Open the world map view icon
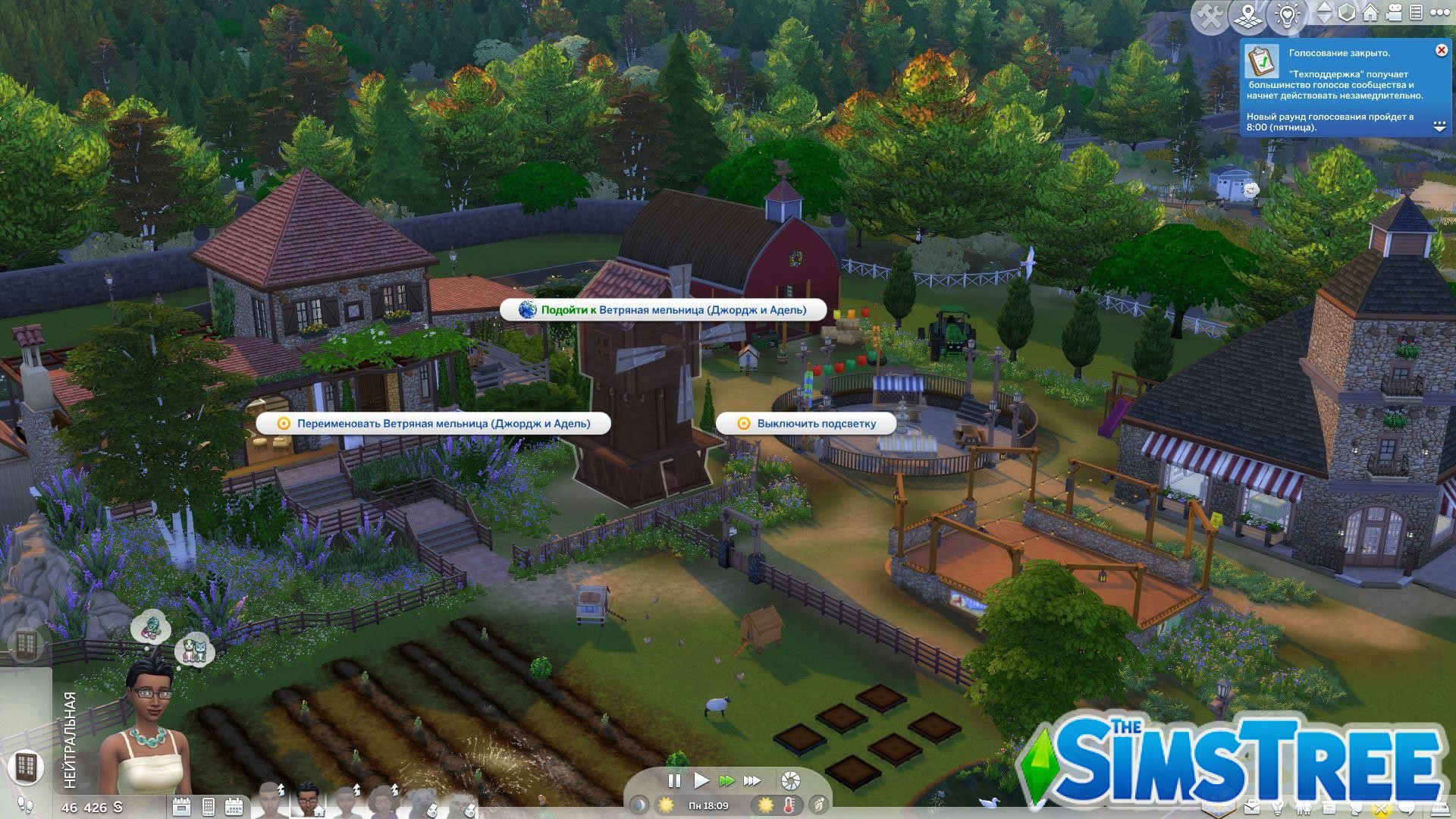Screen dimensions: 1456x819 point(1248,14)
